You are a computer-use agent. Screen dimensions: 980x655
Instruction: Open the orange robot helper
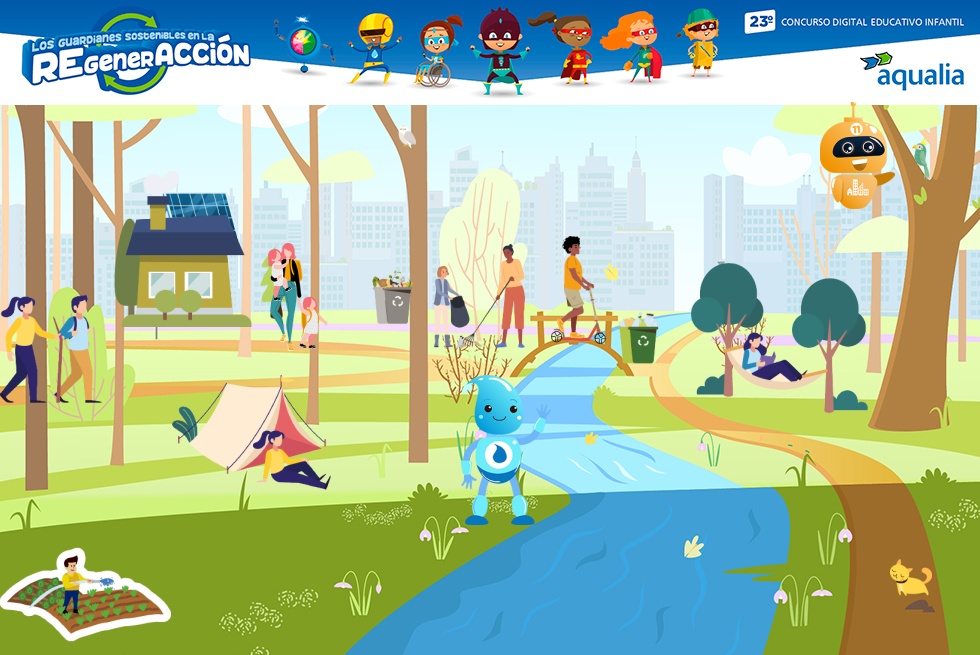pyautogui.click(x=852, y=158)
